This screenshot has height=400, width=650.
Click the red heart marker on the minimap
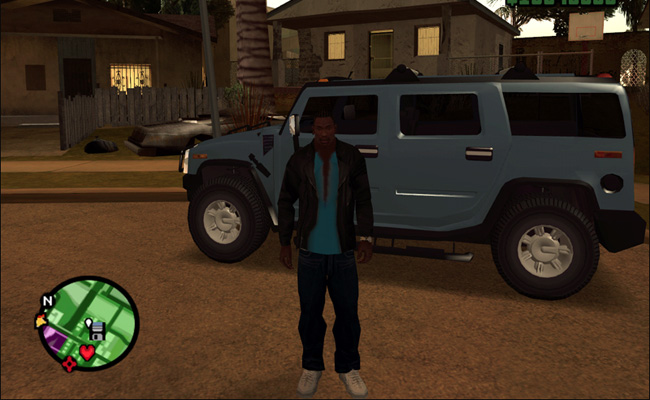coord(88,351)
